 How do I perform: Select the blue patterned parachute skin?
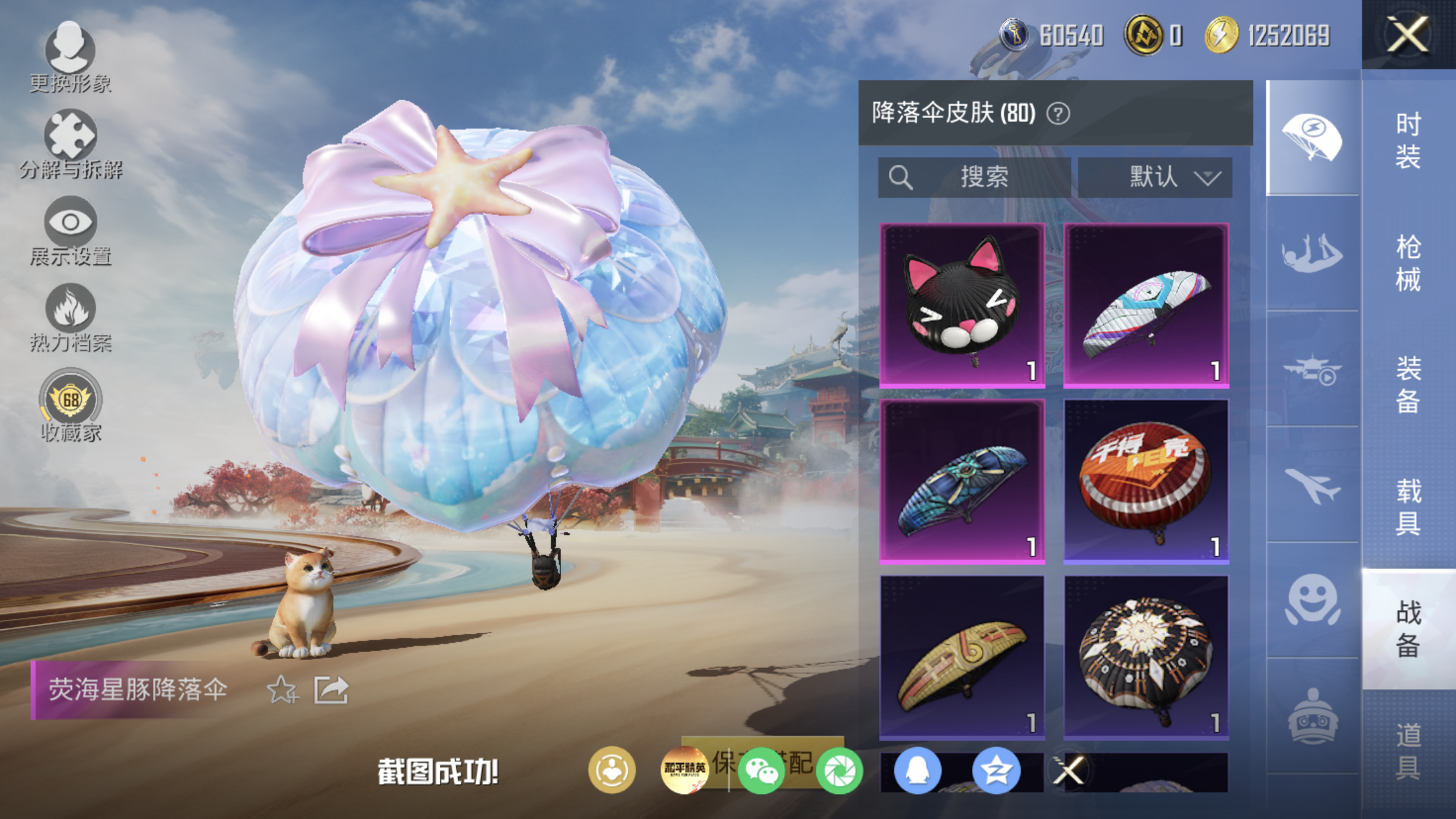[x=962, y=481]
